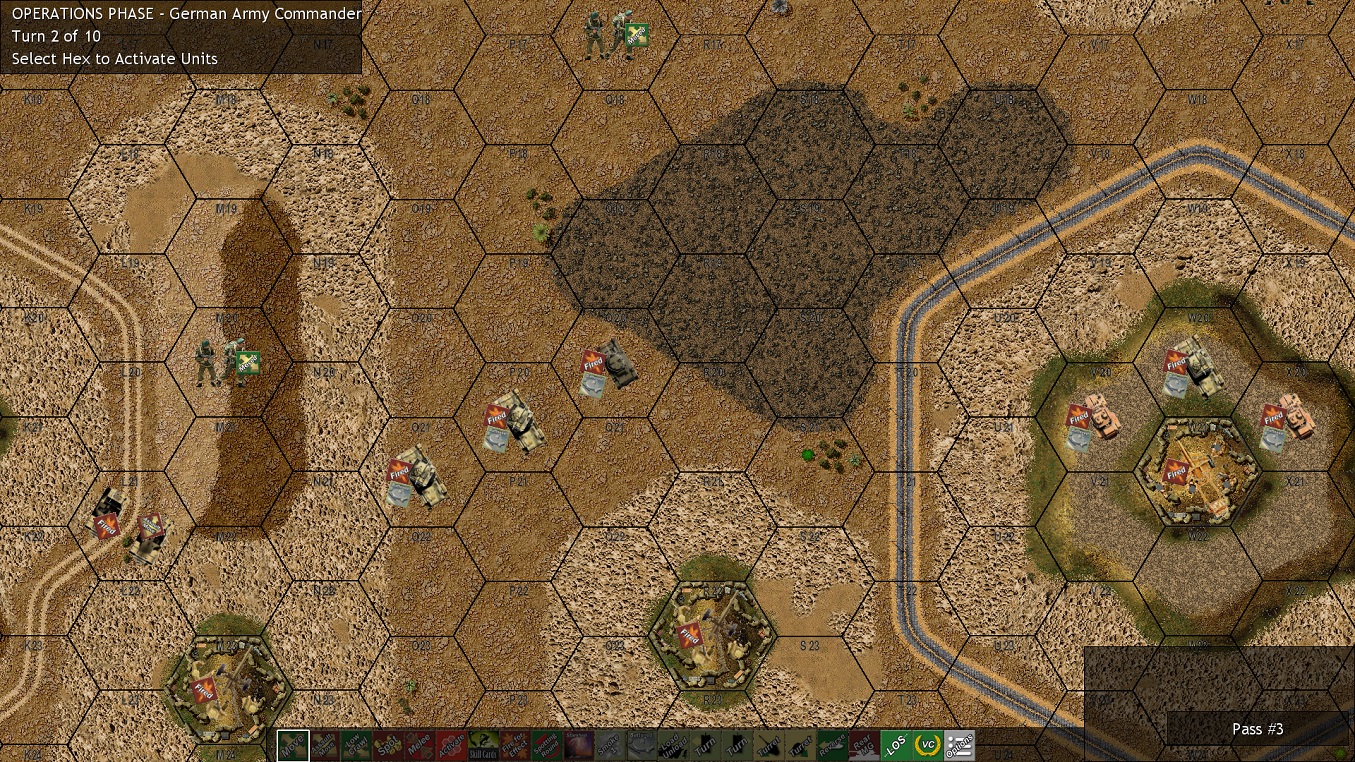Screen dimensions: 1355x762
Task: Rotate vehicle with the left Turn icon
Action: pos(703,745)
